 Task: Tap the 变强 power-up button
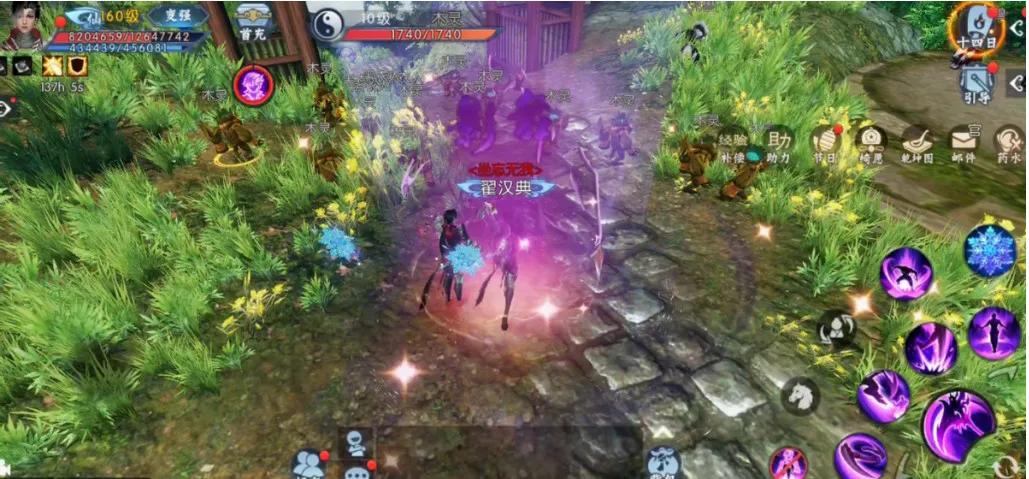177,16
